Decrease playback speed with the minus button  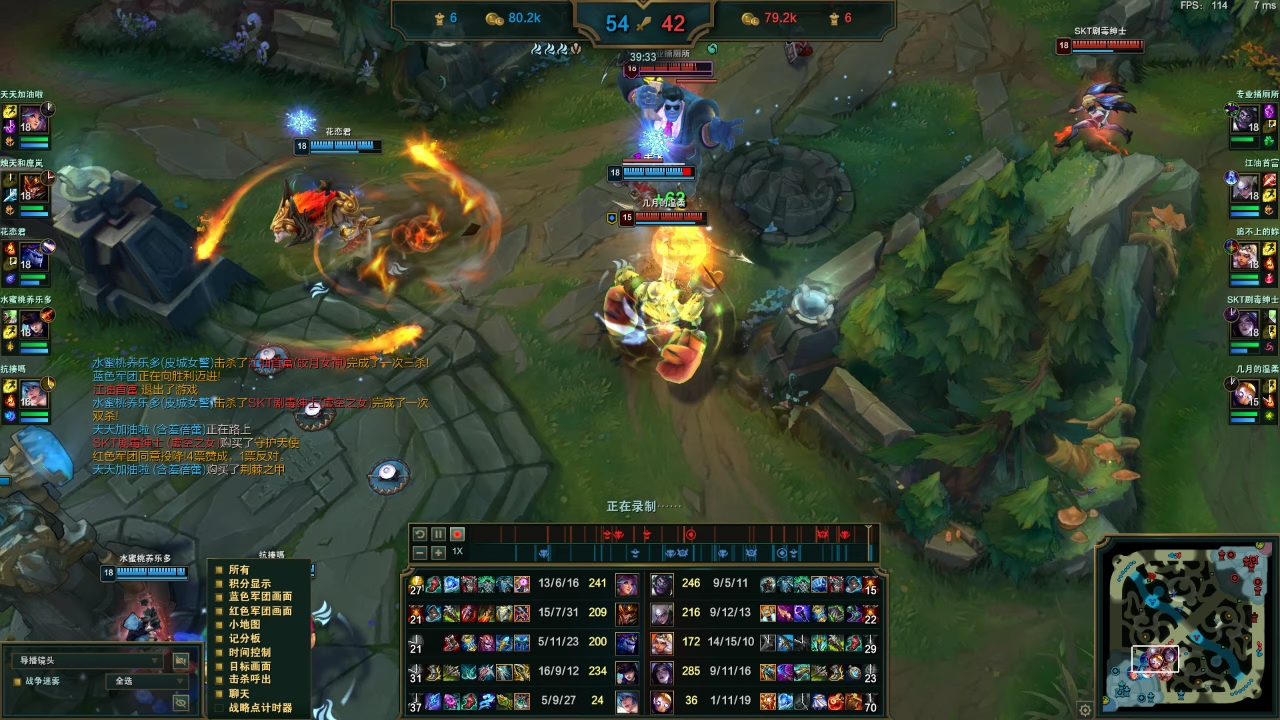[420, 552]
